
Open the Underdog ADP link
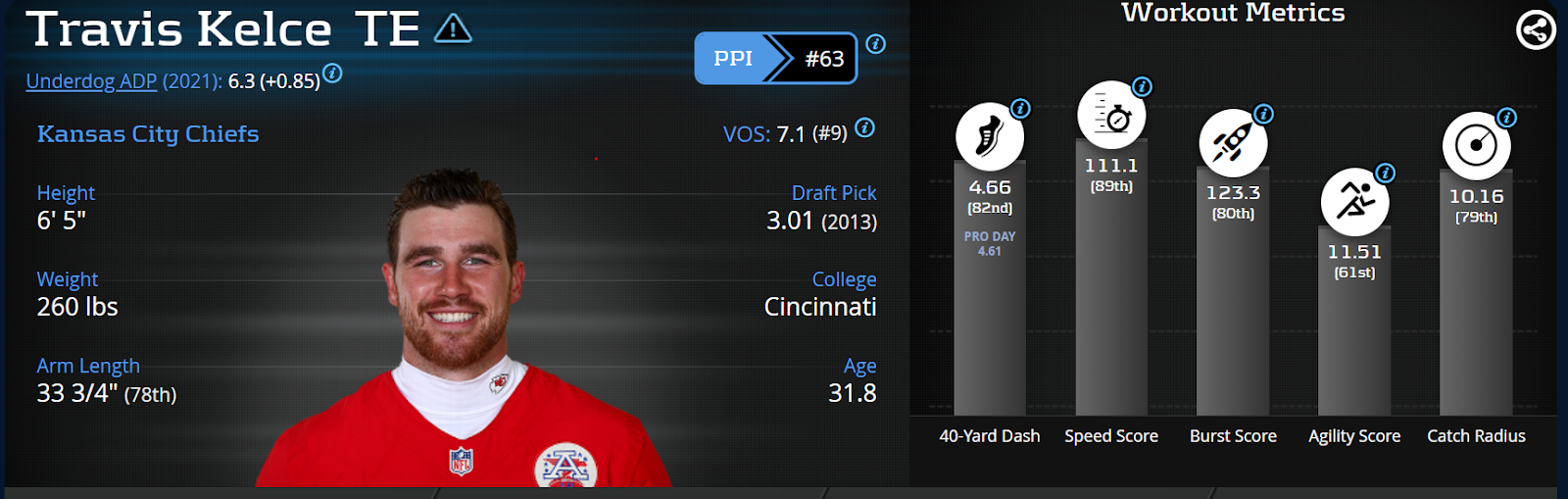91,81
